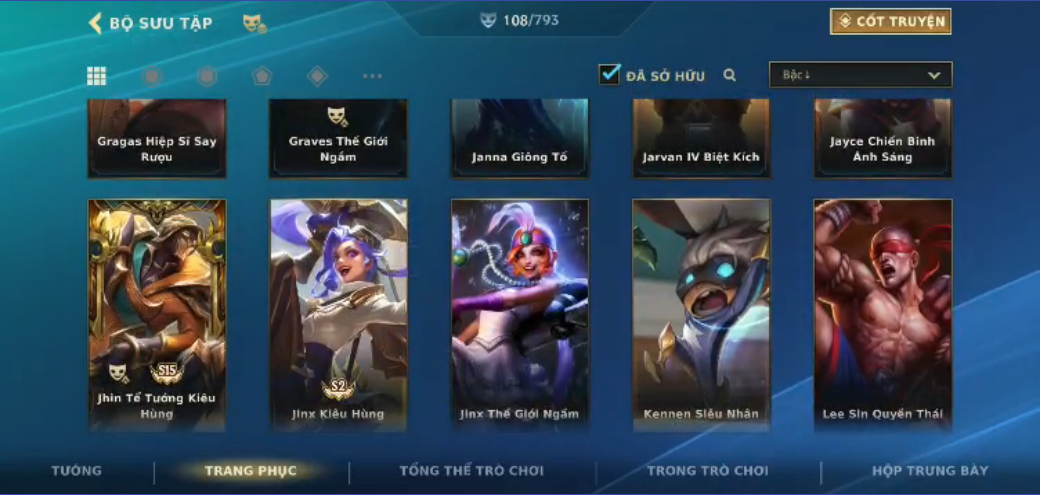Select the grid view filter icon

(x=97, y=76)
